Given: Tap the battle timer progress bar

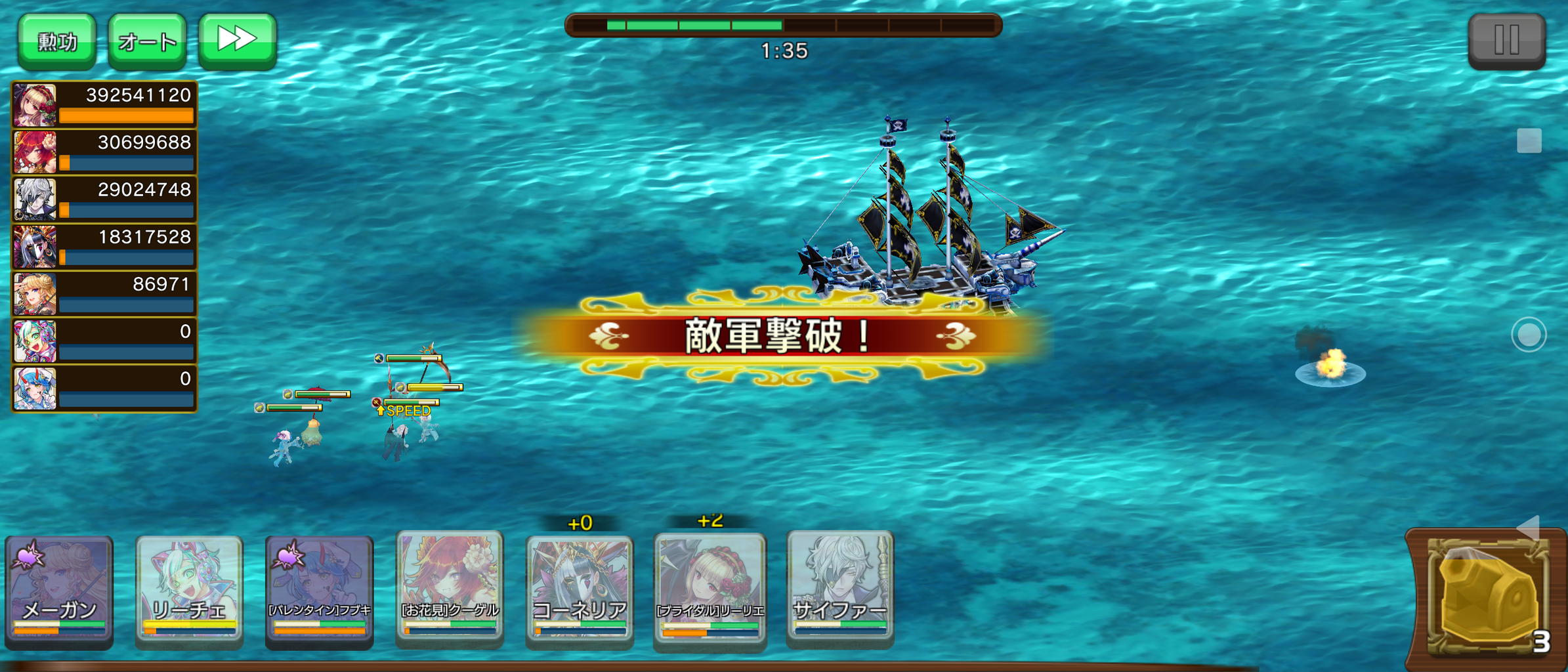Looking at the screenshot, I should coord(786,24).
